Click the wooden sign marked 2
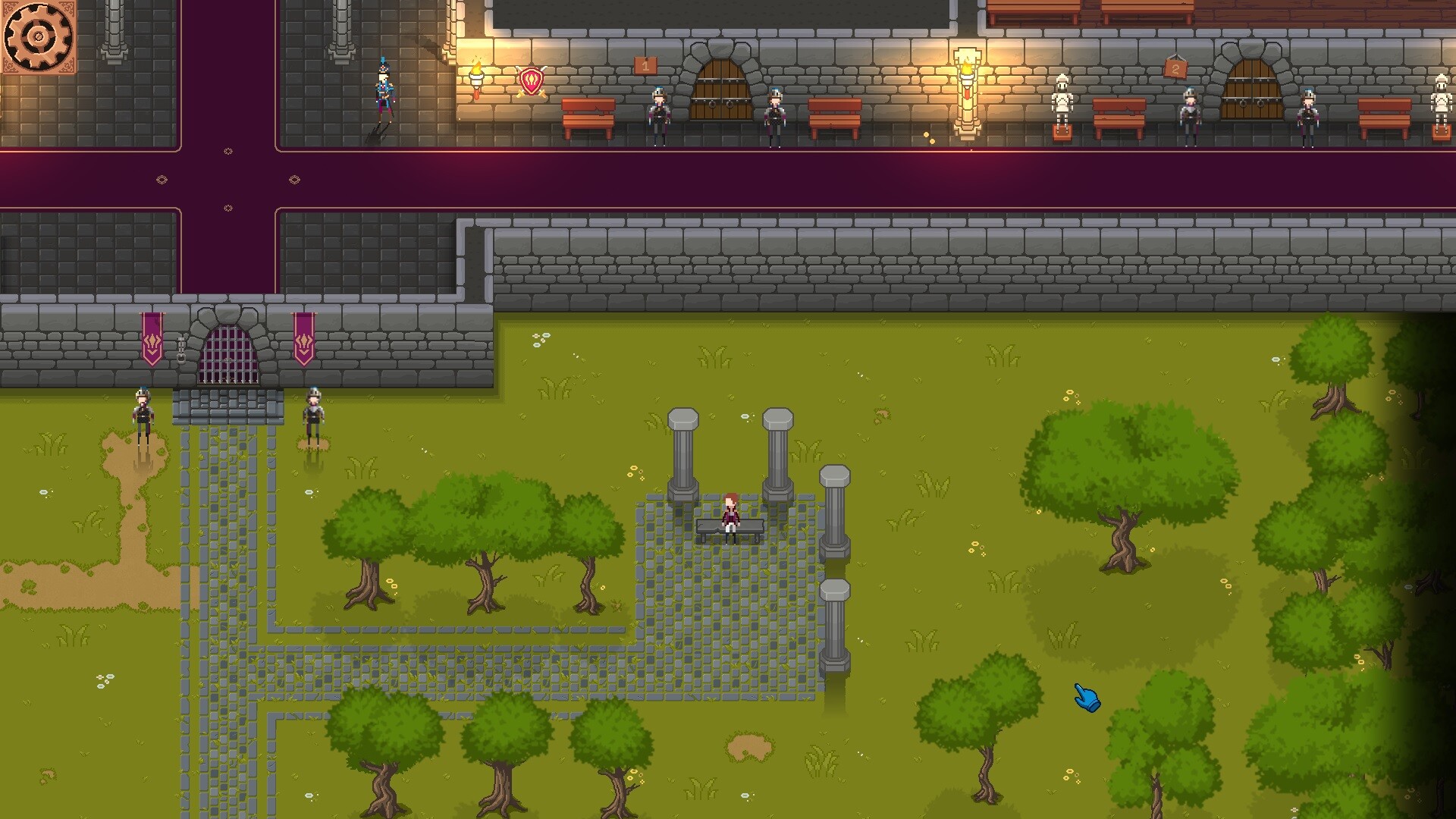 pyautogui.click(x=1175, y=68)
